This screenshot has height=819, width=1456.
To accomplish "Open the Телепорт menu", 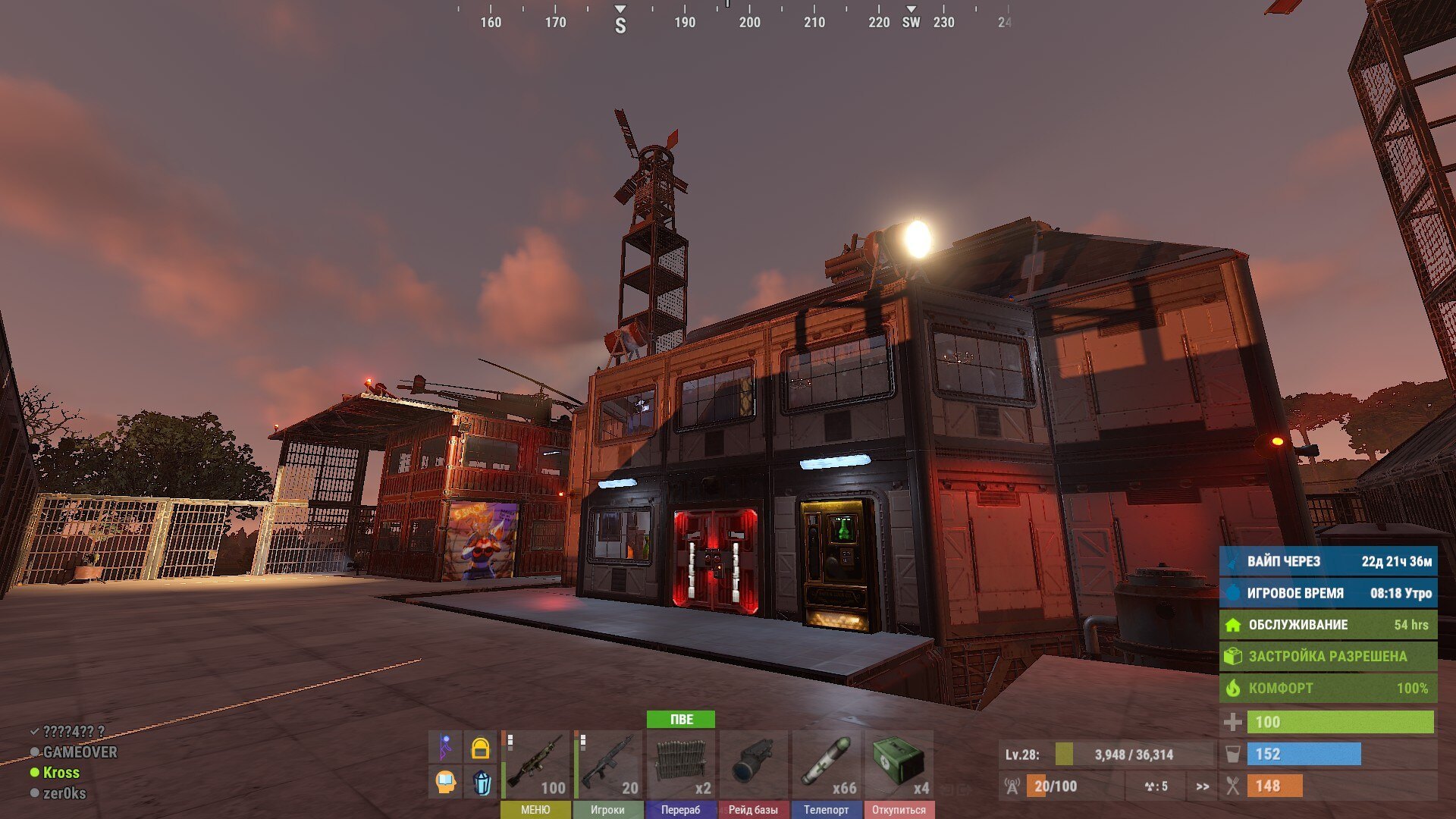I will tap(826, 810).
